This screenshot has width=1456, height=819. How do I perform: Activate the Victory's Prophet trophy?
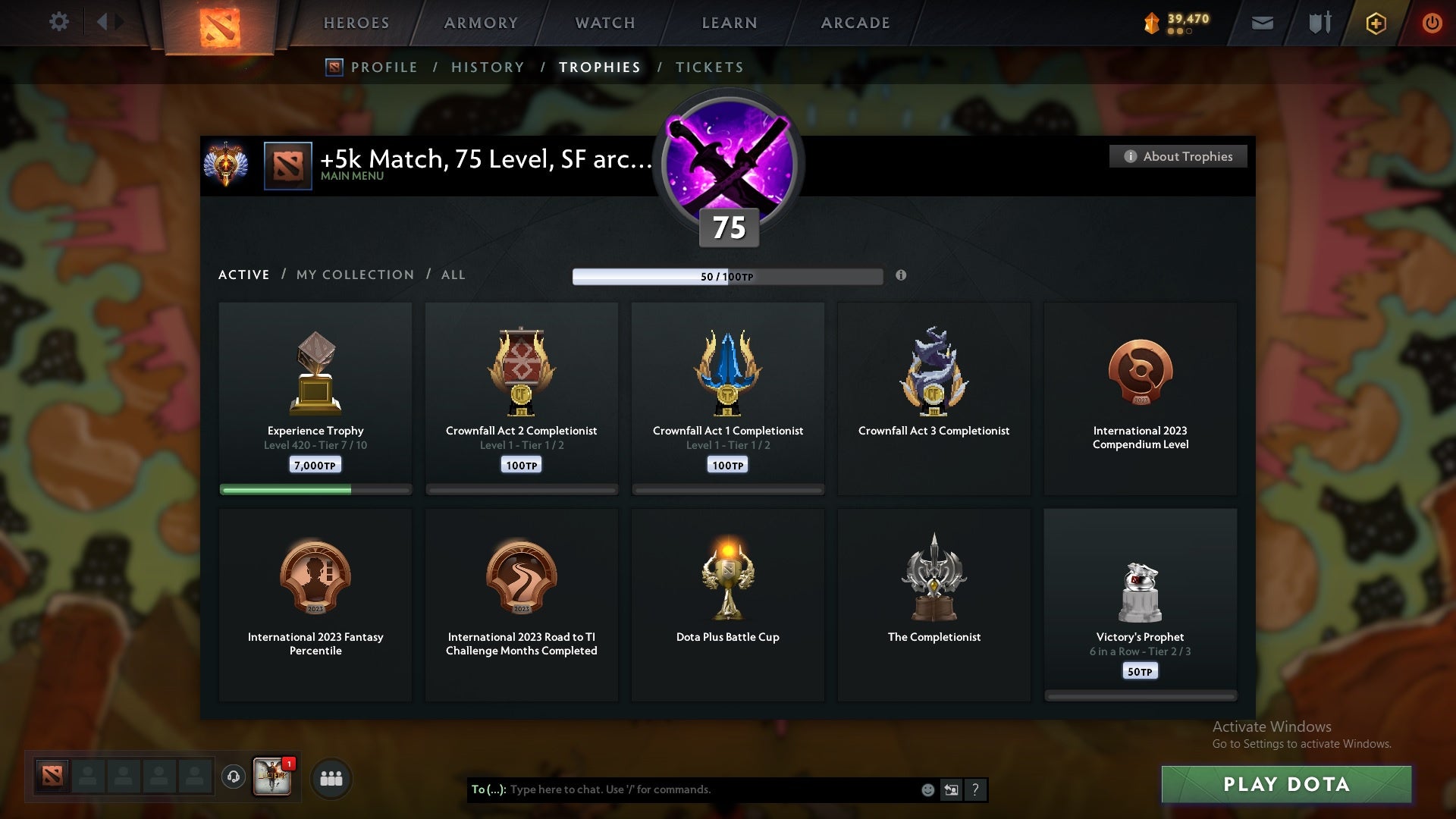click(x=1140, y=599)
